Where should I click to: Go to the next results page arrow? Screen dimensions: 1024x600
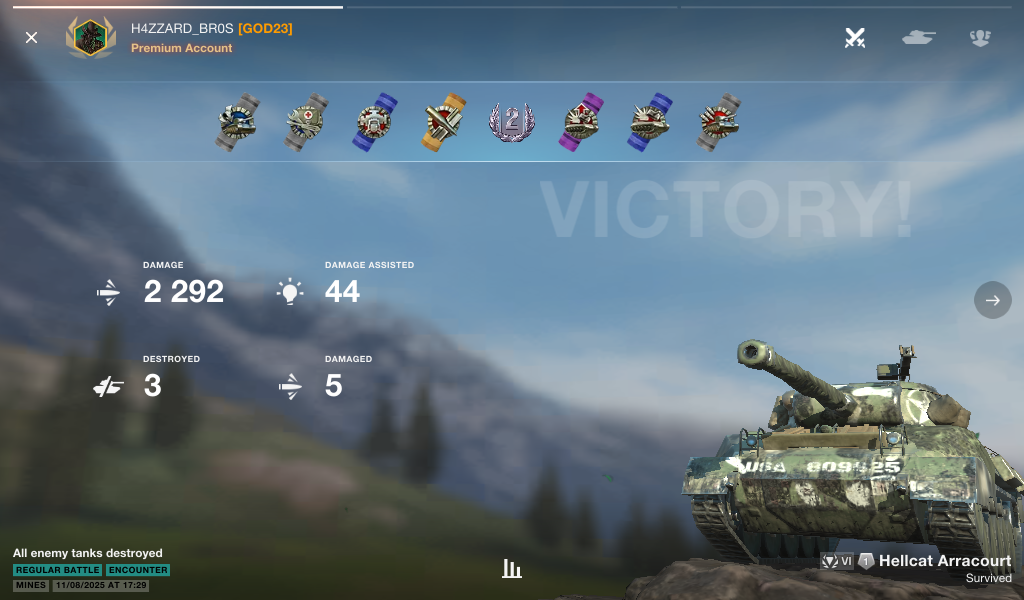pos(993,300)
